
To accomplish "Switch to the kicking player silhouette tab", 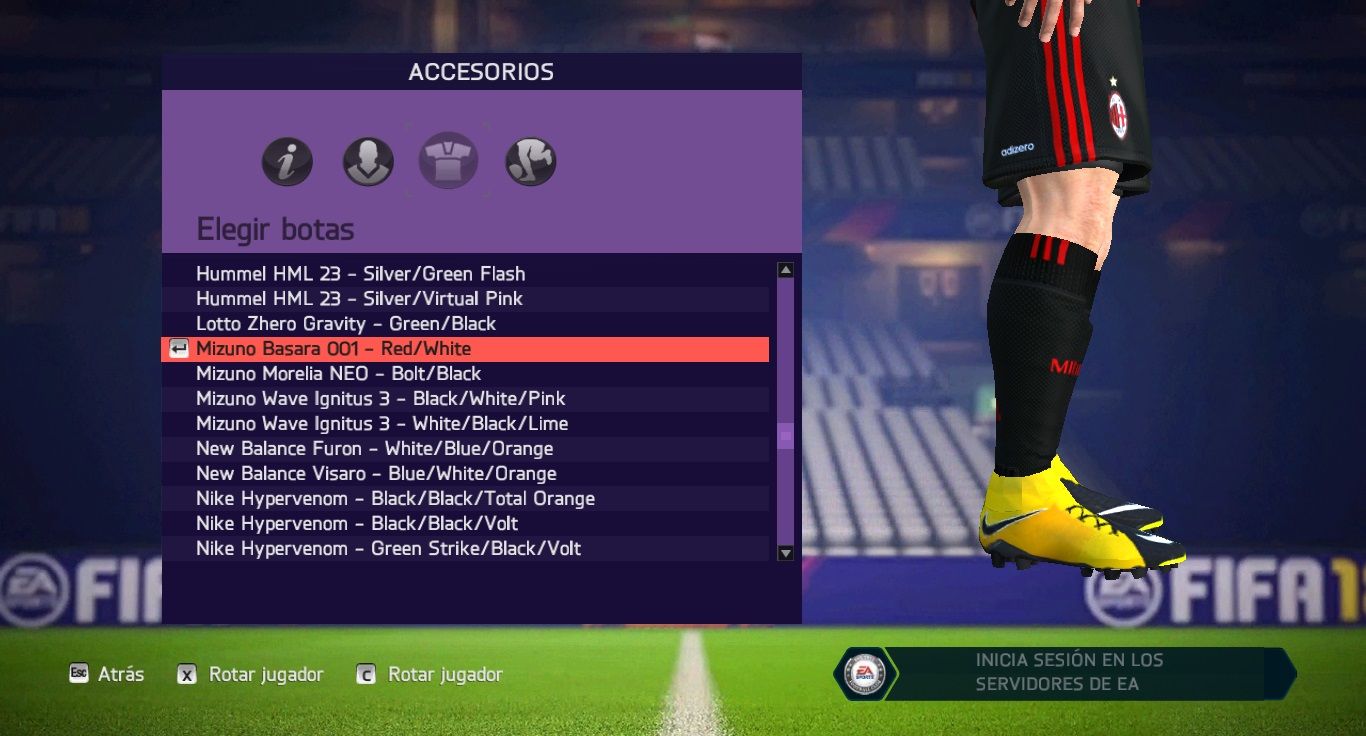I will (x=531, y=162).
